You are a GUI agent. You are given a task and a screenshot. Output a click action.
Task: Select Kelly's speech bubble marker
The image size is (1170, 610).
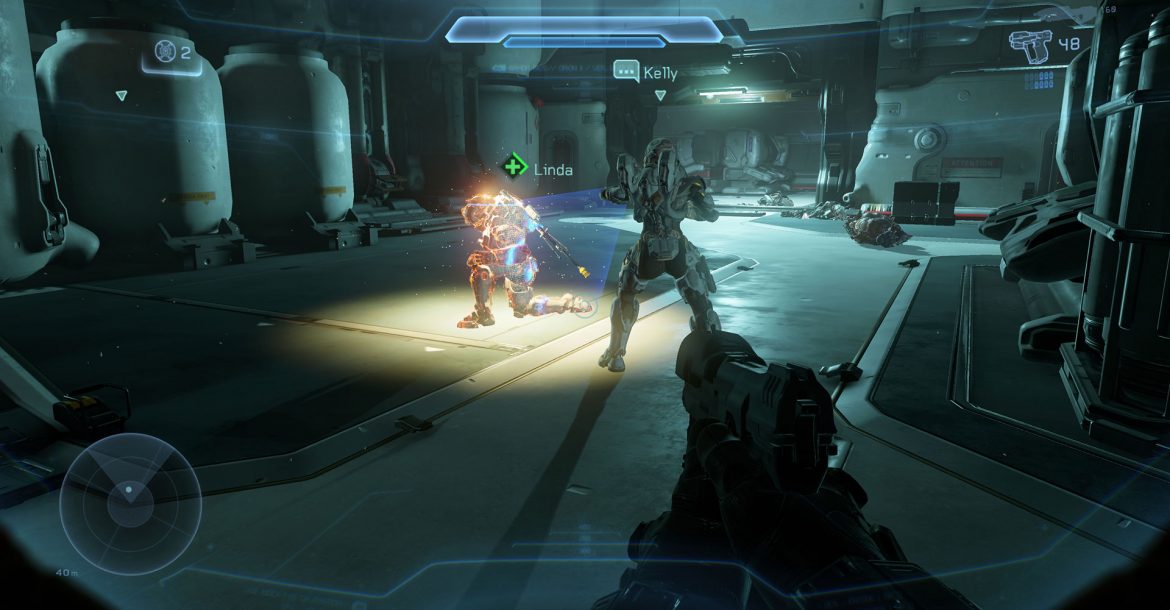[x=626, y=71]
